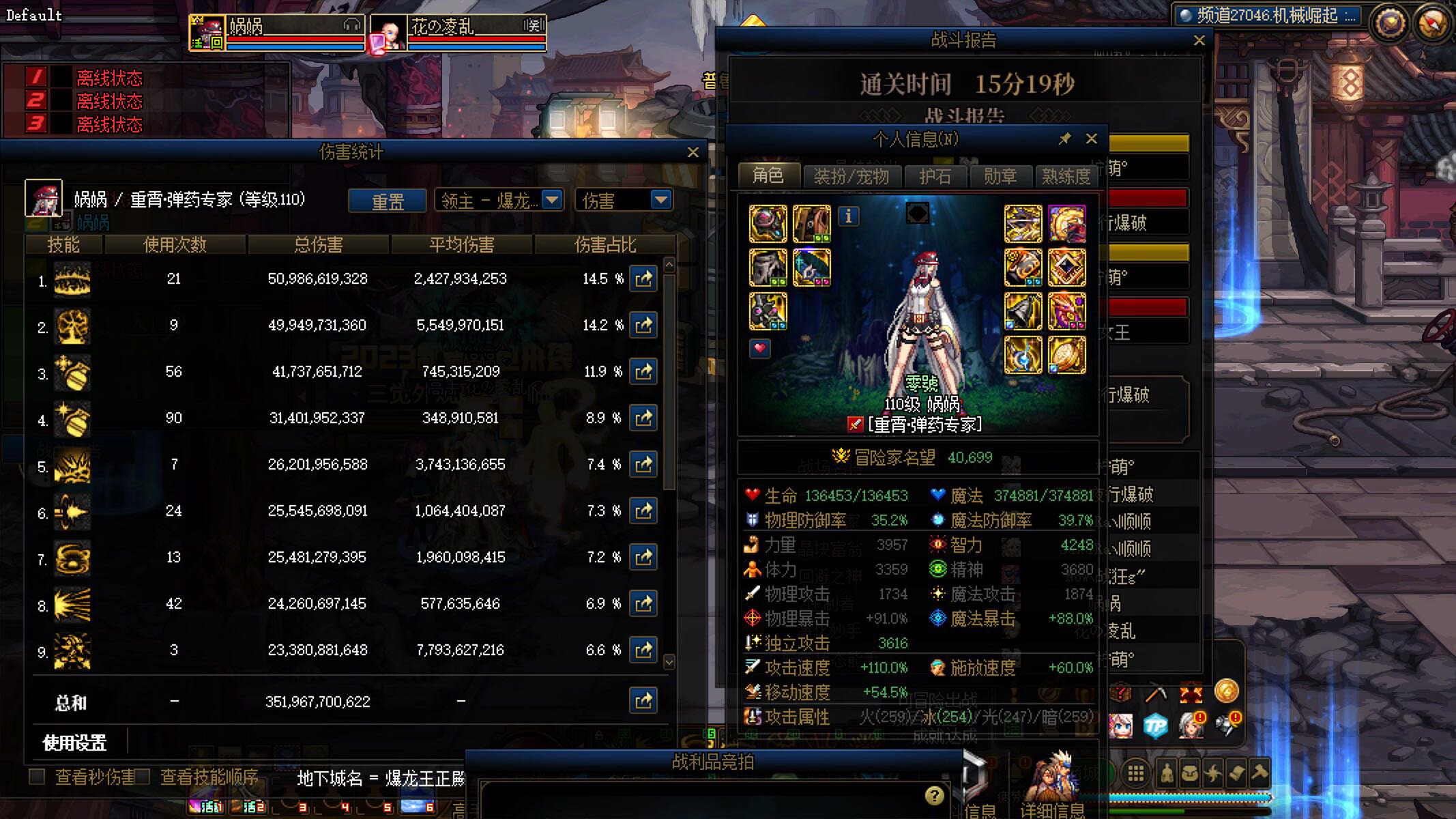The image size is (1456, 819).
Task: Close the 战斗报告 battle report window
Action: [x=1199, y=40]
